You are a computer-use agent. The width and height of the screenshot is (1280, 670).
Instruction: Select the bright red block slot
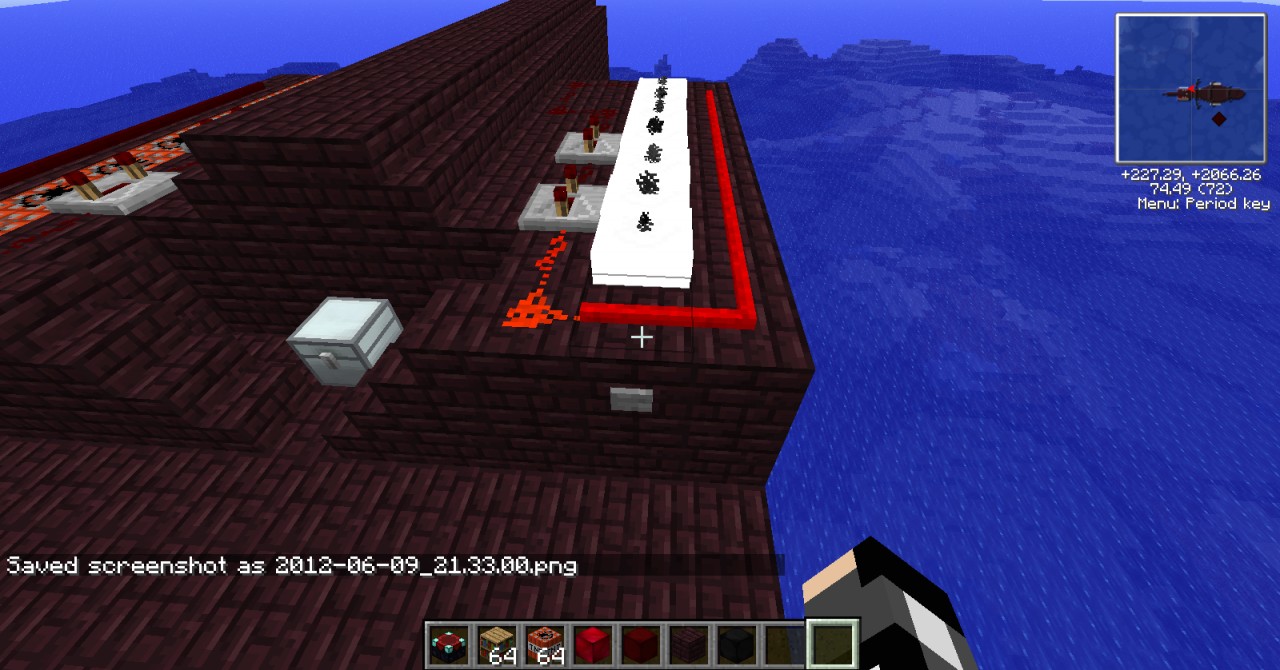coord(592,643)
